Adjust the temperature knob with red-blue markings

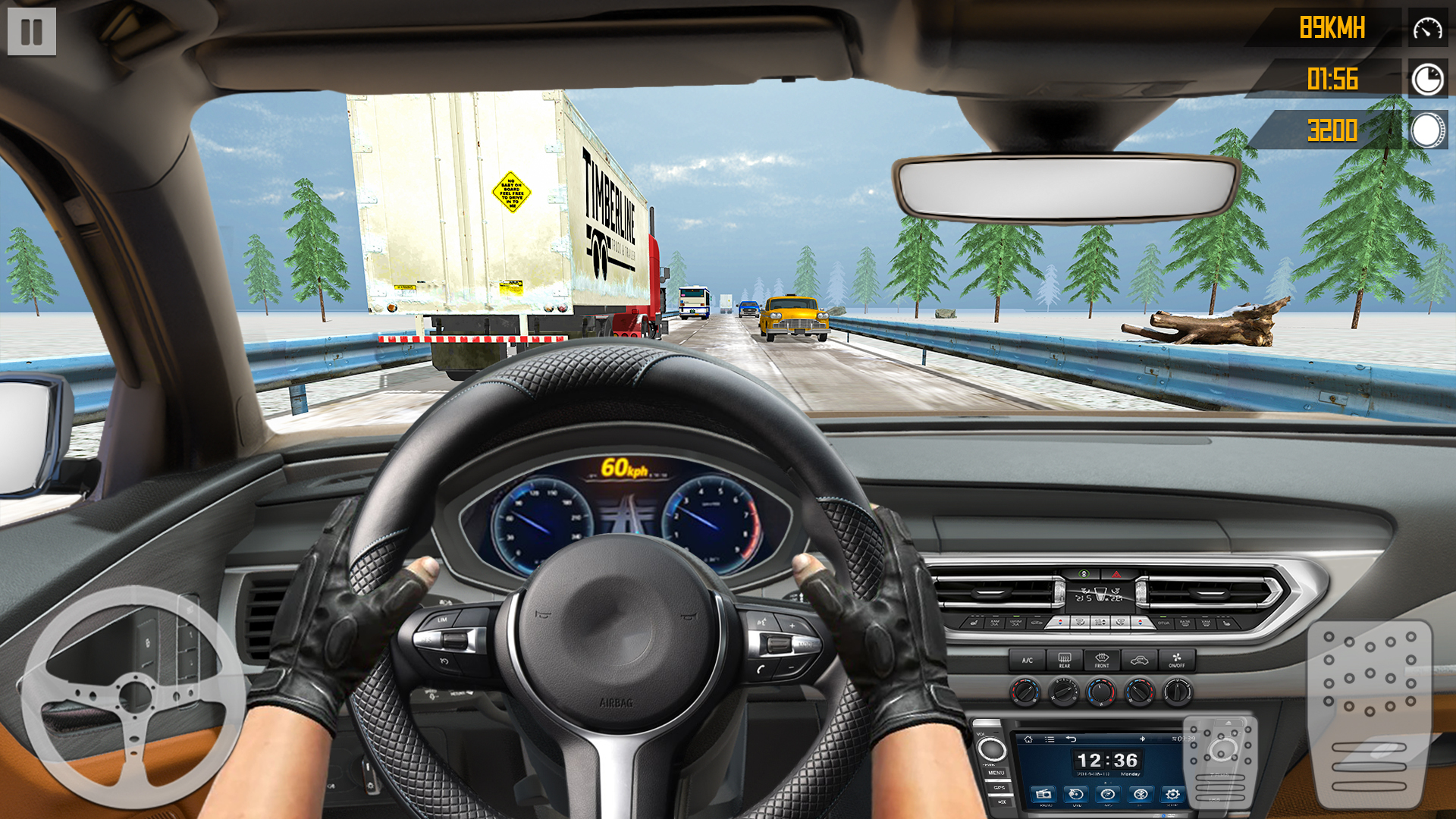coord(1101,692)
